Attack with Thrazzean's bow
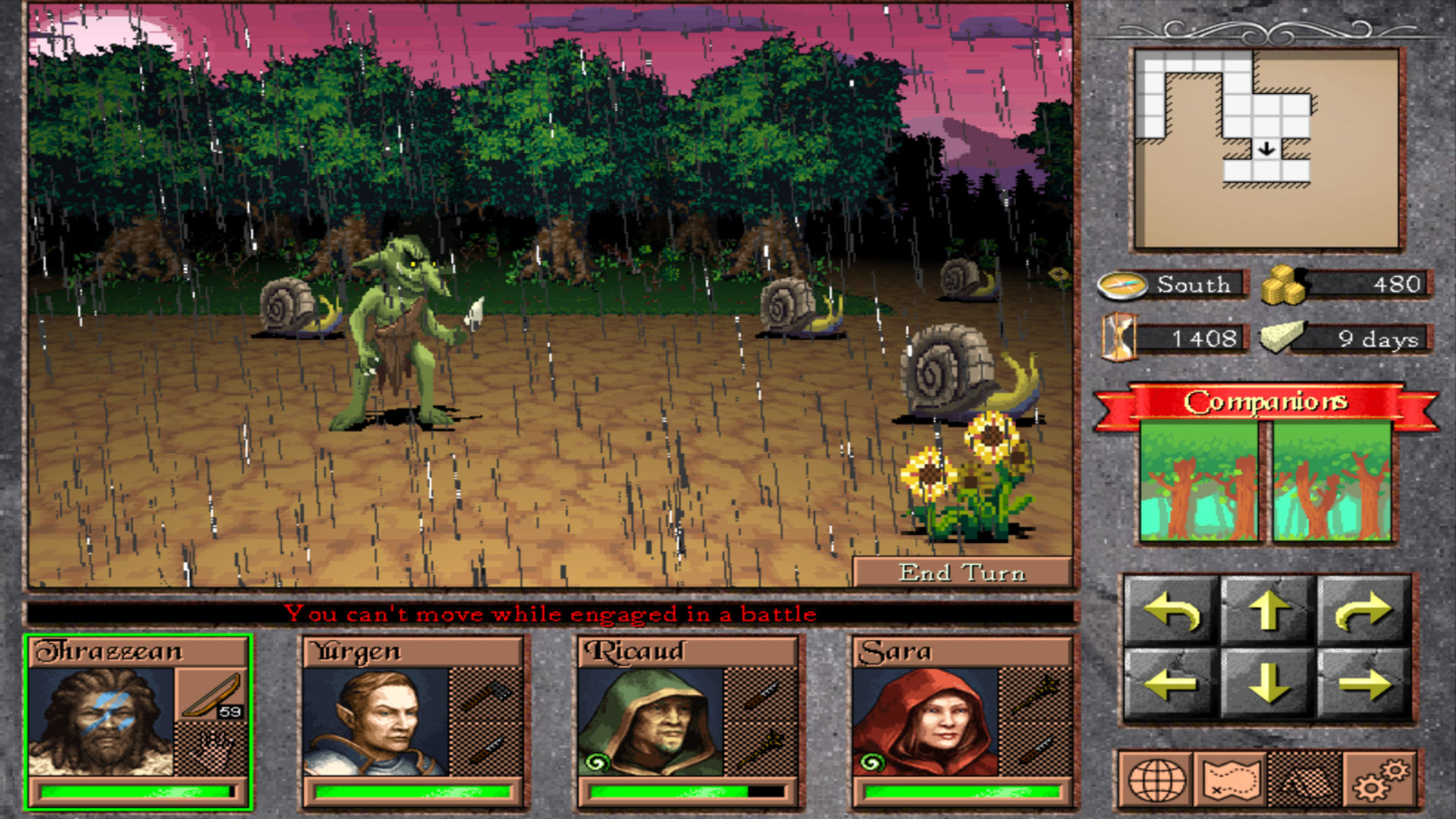 [x=212, y=695]
